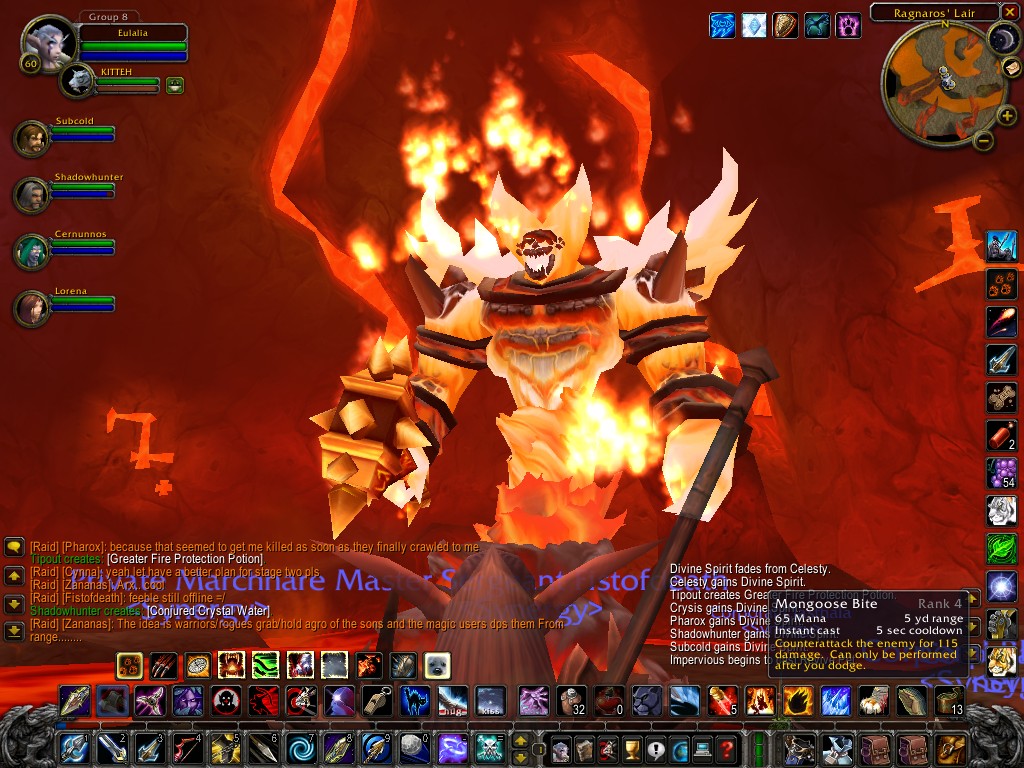Click the moon time-of-day indicator
The image size is (1024, 768).
[1002, 38]
